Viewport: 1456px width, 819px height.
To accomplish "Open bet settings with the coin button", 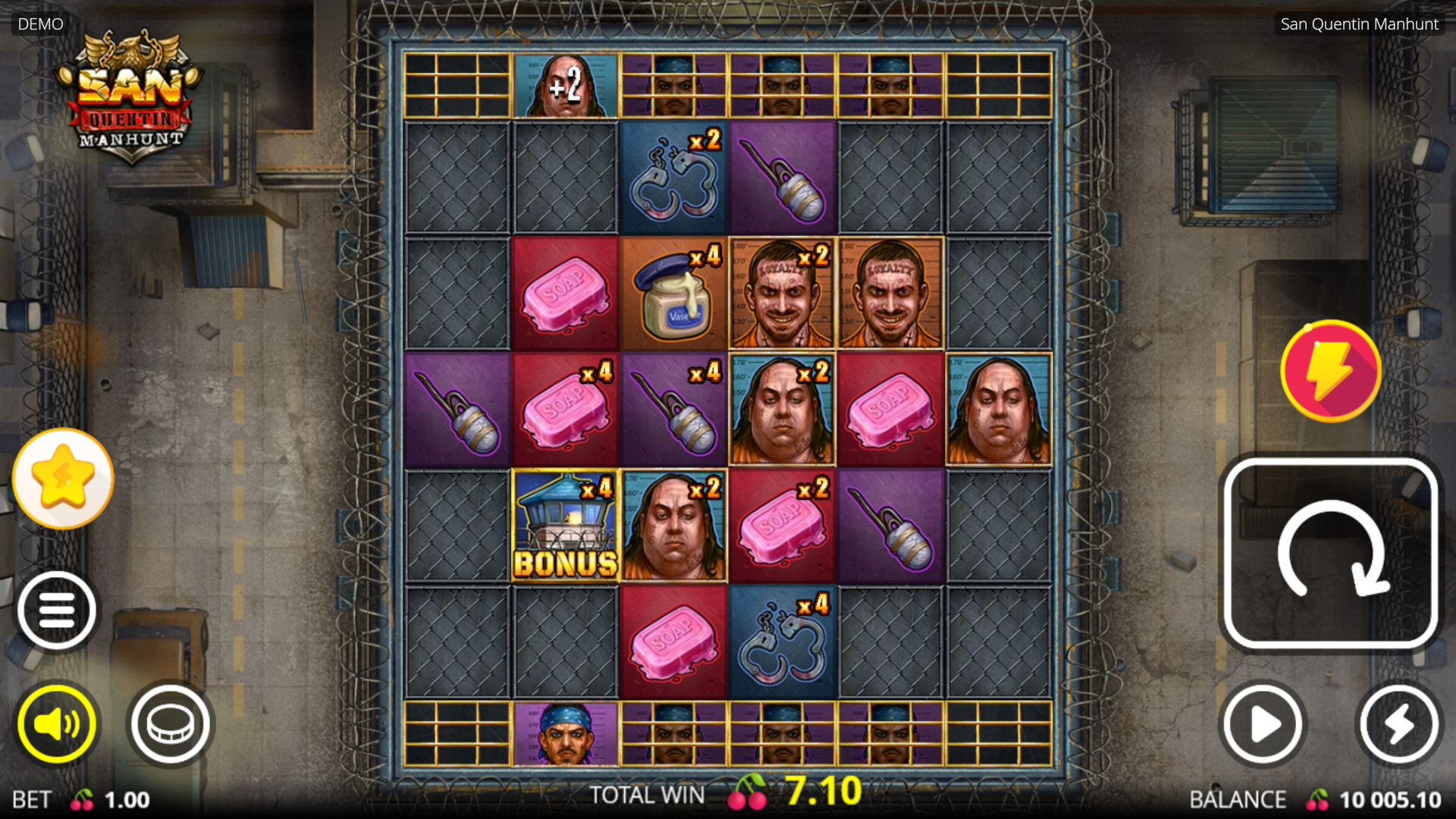I will (x=171, y=724).
